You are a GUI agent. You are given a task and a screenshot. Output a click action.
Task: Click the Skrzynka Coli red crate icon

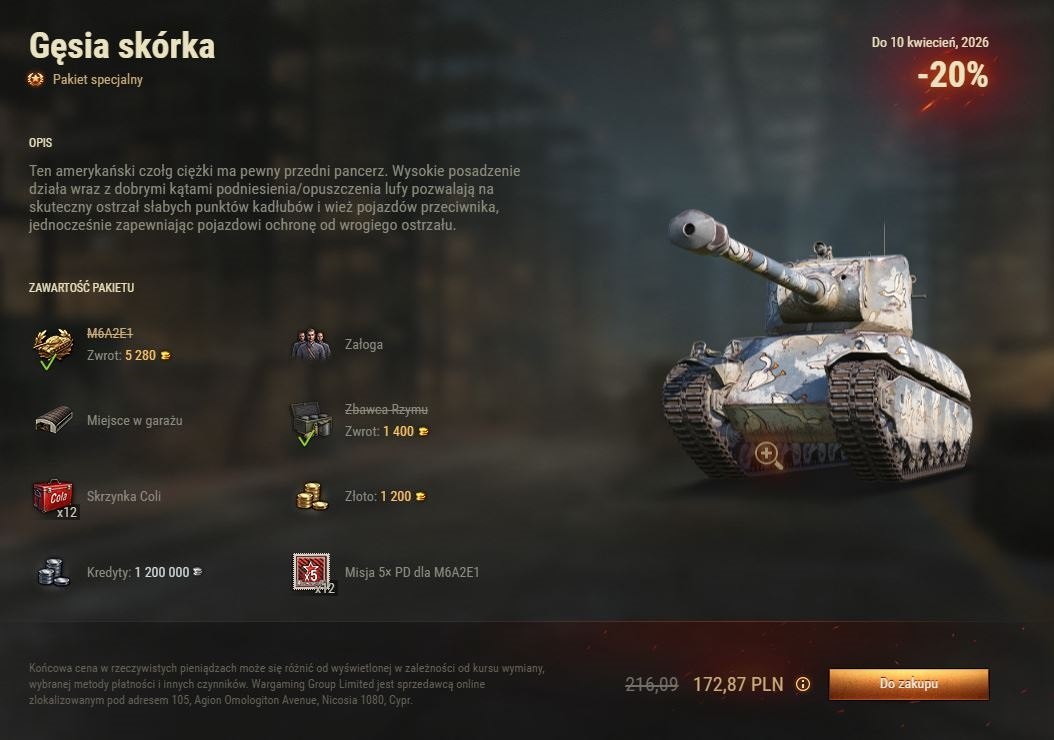click(x=53, y=497)
